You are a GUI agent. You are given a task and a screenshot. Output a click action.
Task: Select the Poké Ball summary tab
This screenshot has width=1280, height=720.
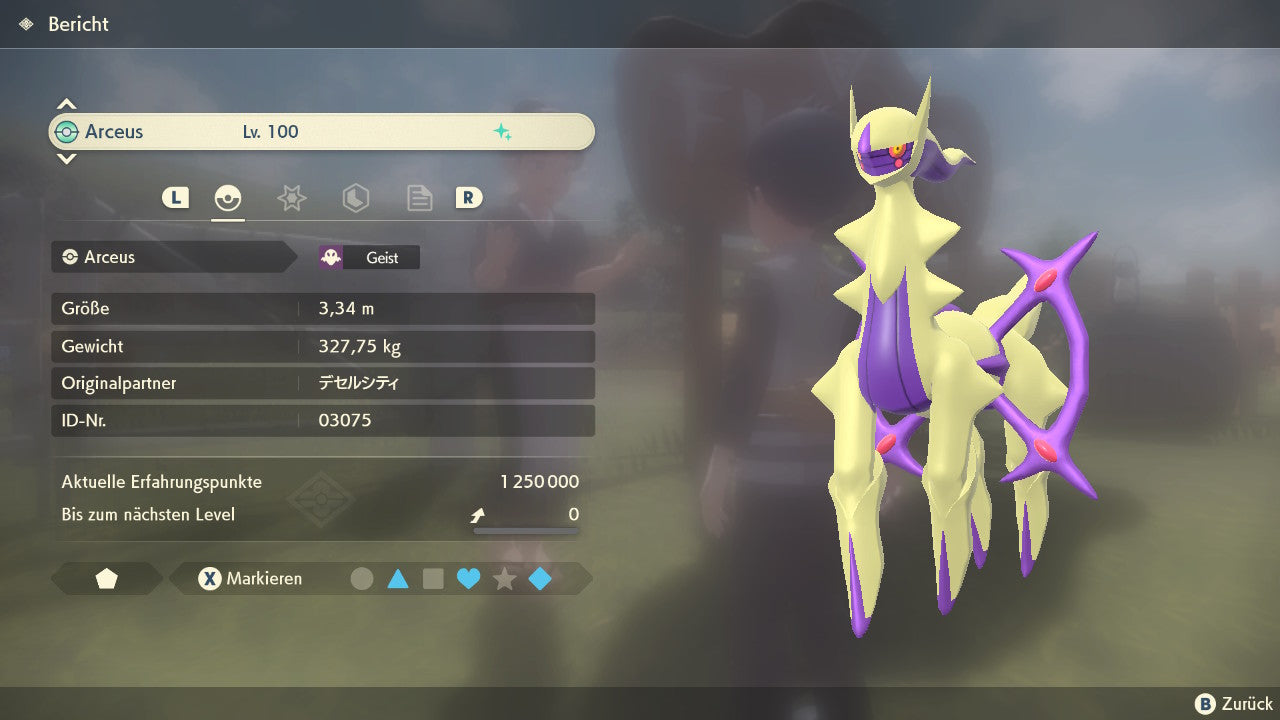click(228, 198)
